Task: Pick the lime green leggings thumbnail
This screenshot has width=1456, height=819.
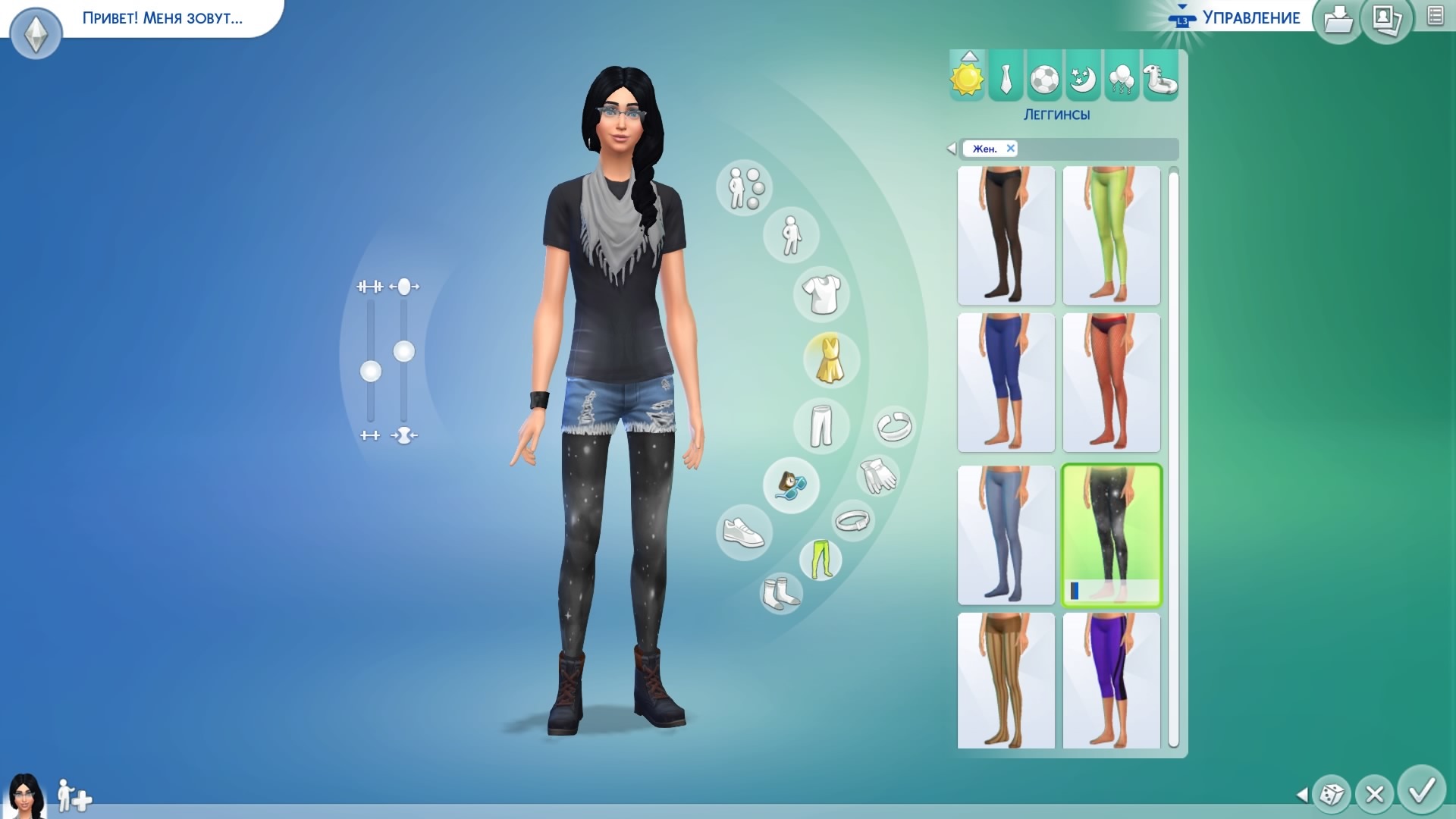Action: point(1111,235)
